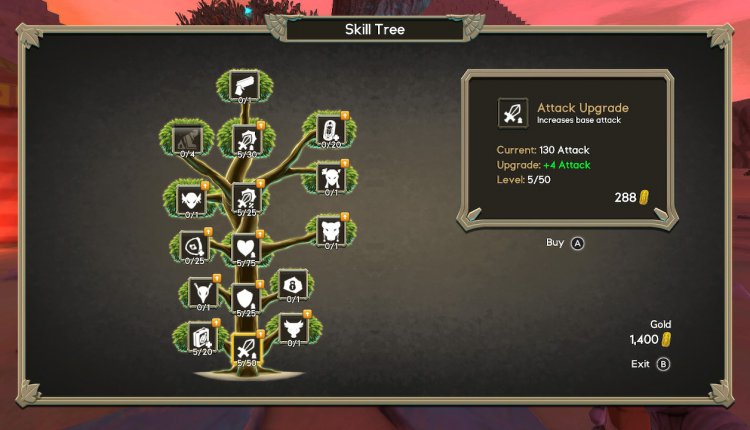Image resolution: width=750 pixels, height=430 pixels.
Task: Select the padlock skill node
Action: point(293,284)
